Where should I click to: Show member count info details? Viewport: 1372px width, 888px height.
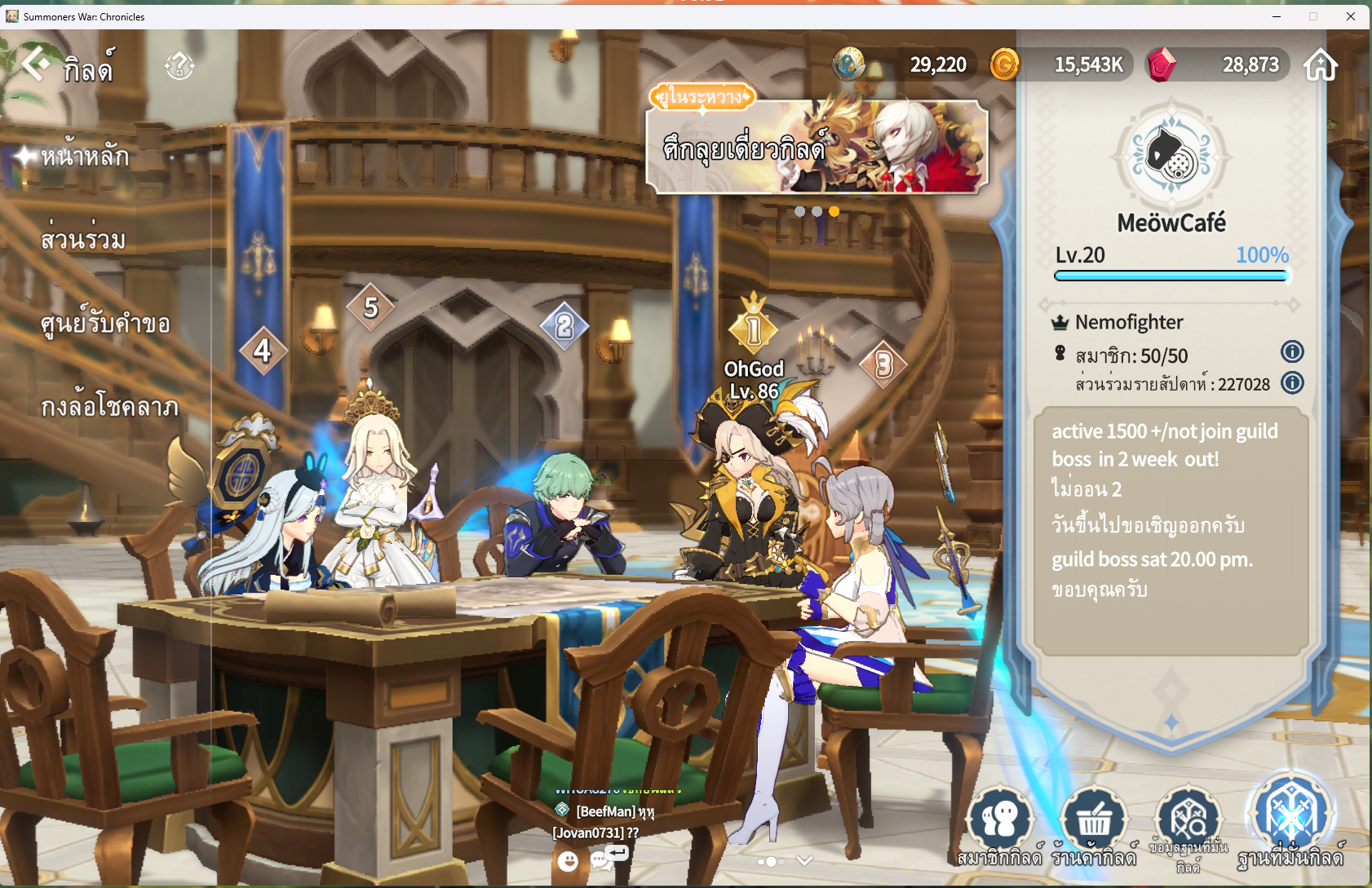[1292, 352]
